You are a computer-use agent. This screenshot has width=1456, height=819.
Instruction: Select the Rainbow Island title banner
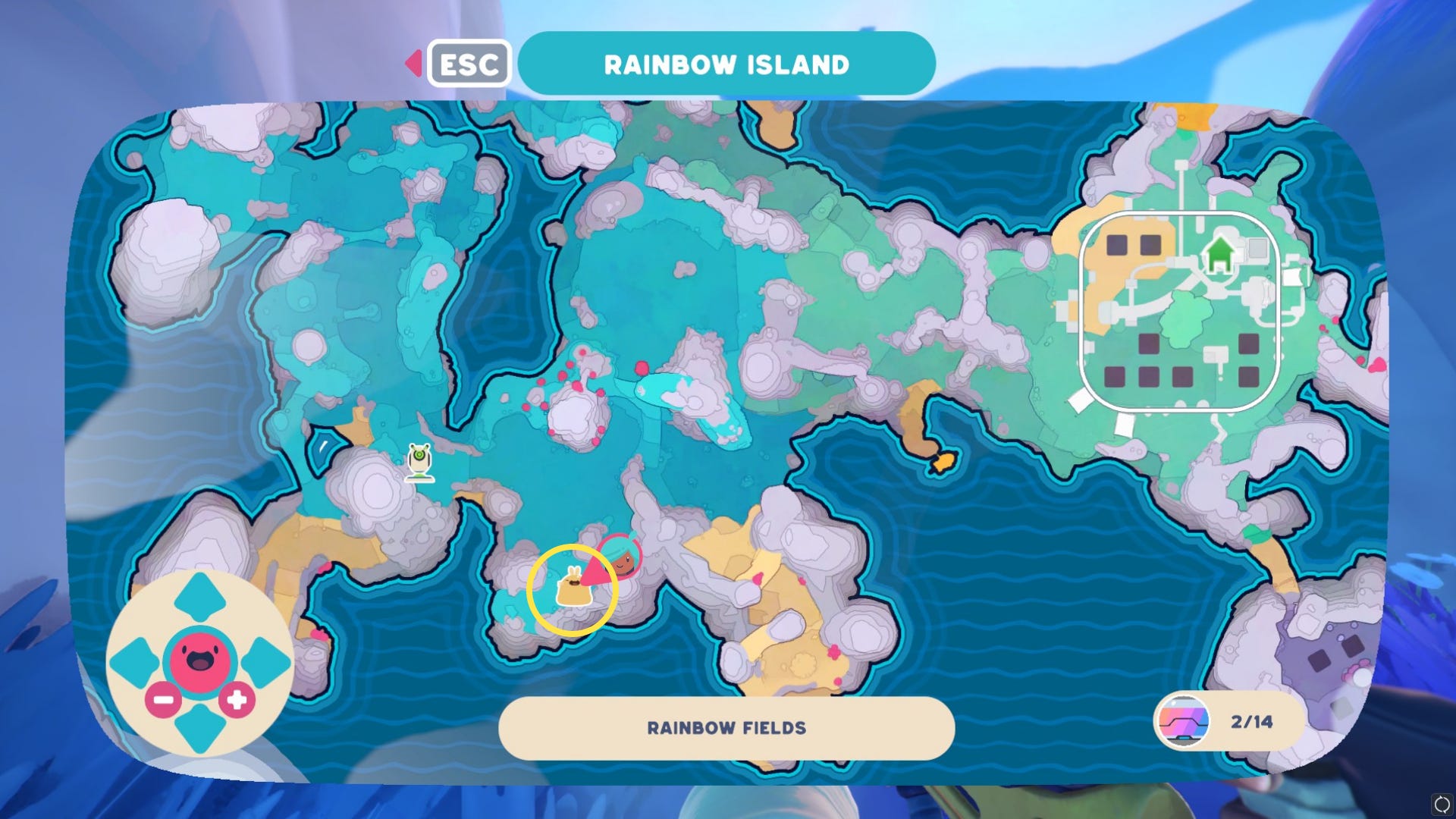click(726, 64)
